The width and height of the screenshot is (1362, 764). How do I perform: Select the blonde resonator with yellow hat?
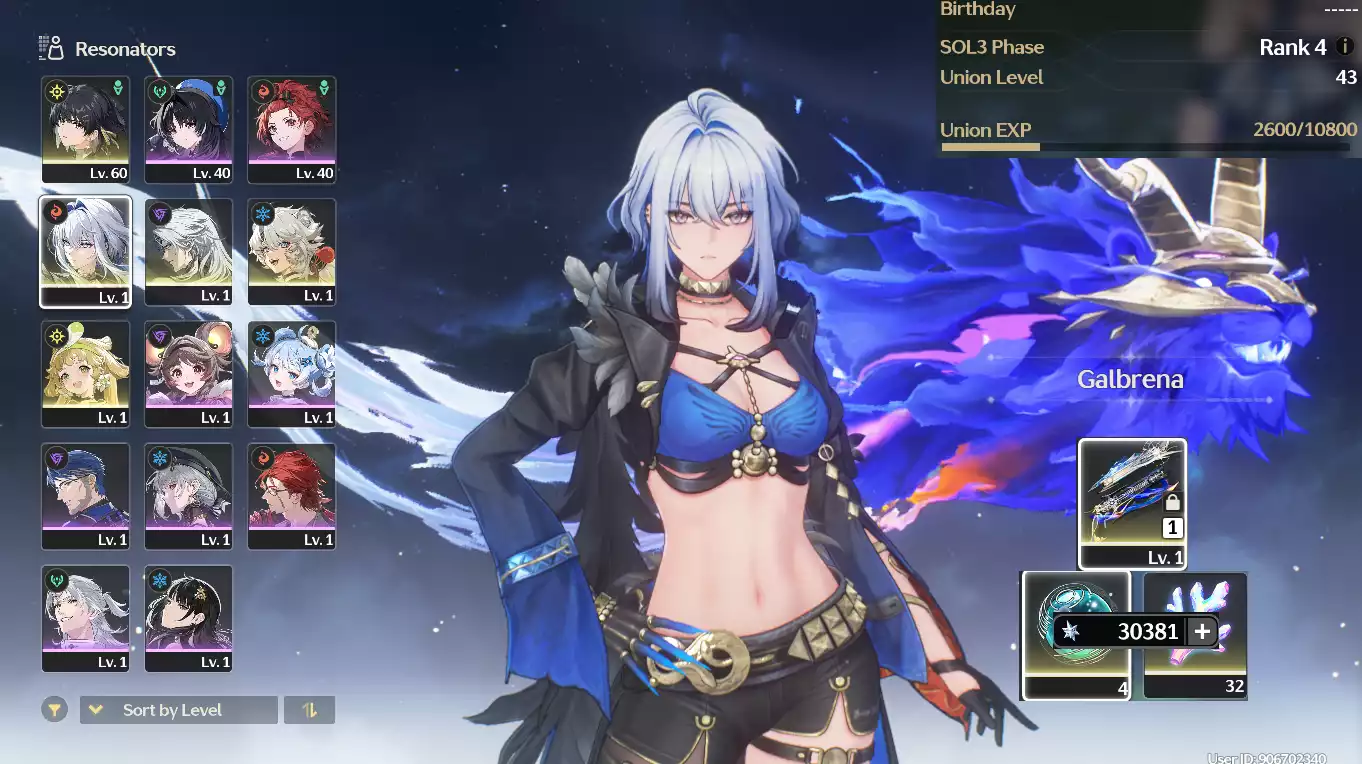[86, 374]
